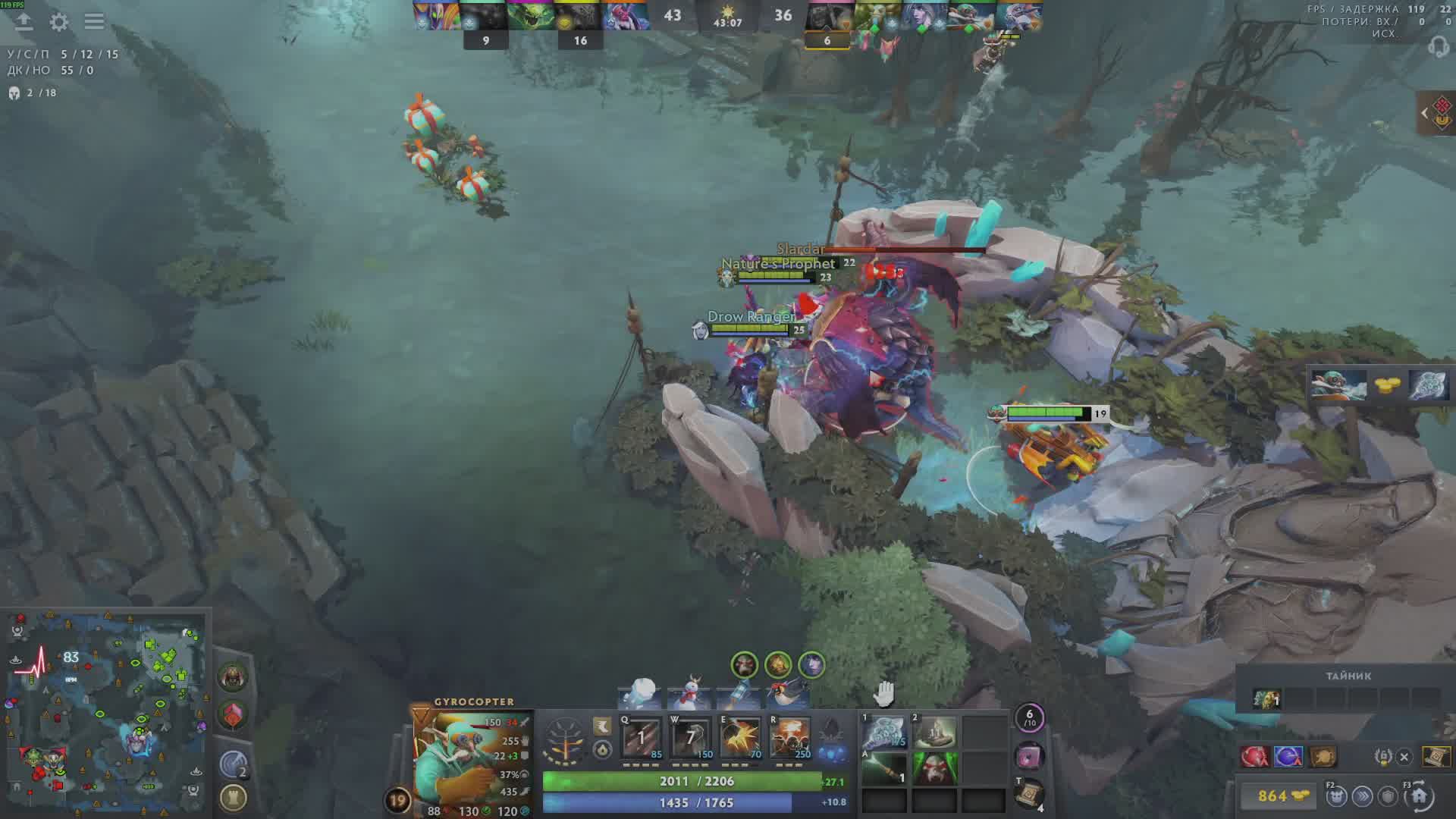Image resolution: width=1456 pixels, height=819 pixels.
Task: Use the item in inventory slot 1
Action: (884, 733)
